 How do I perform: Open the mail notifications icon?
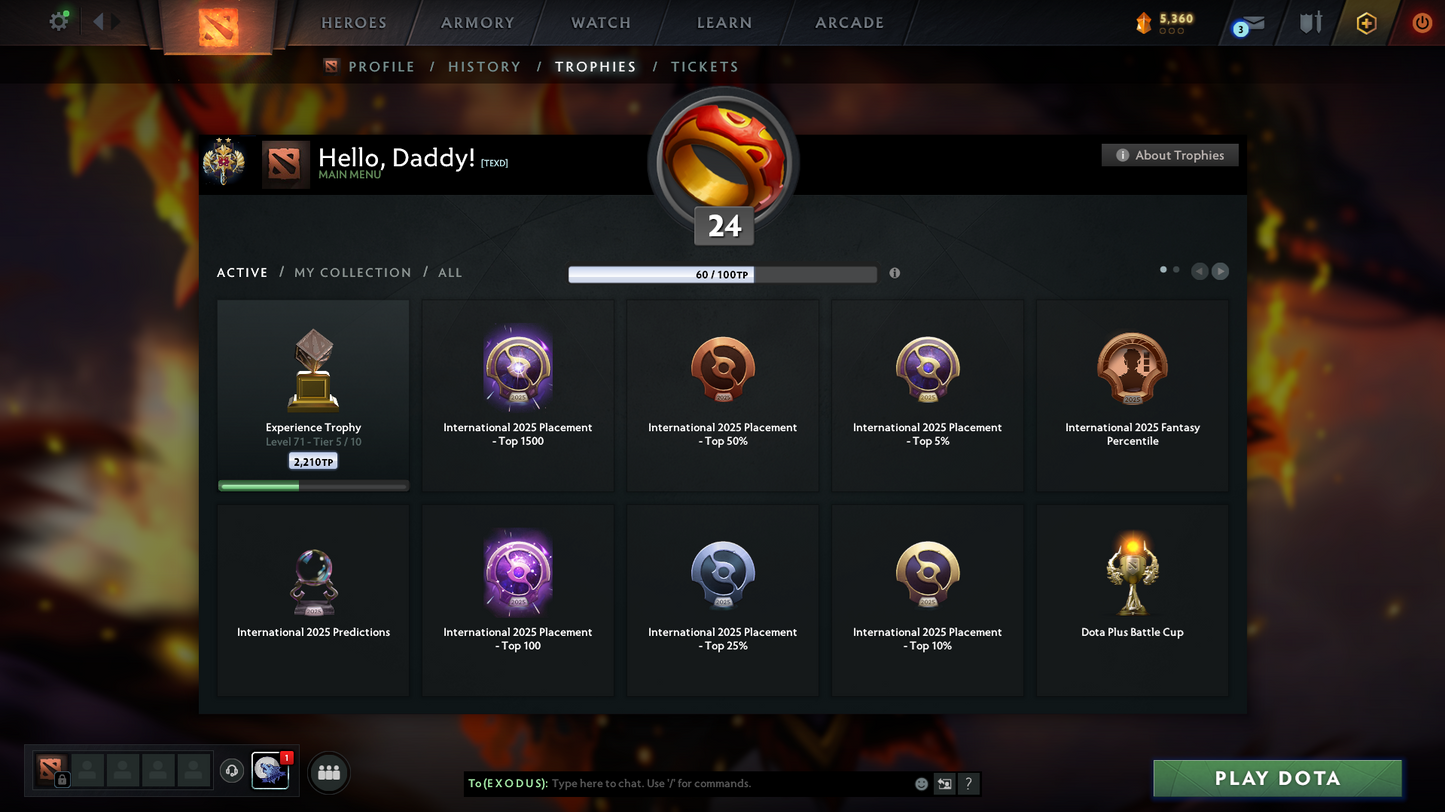pos(1250,24)
